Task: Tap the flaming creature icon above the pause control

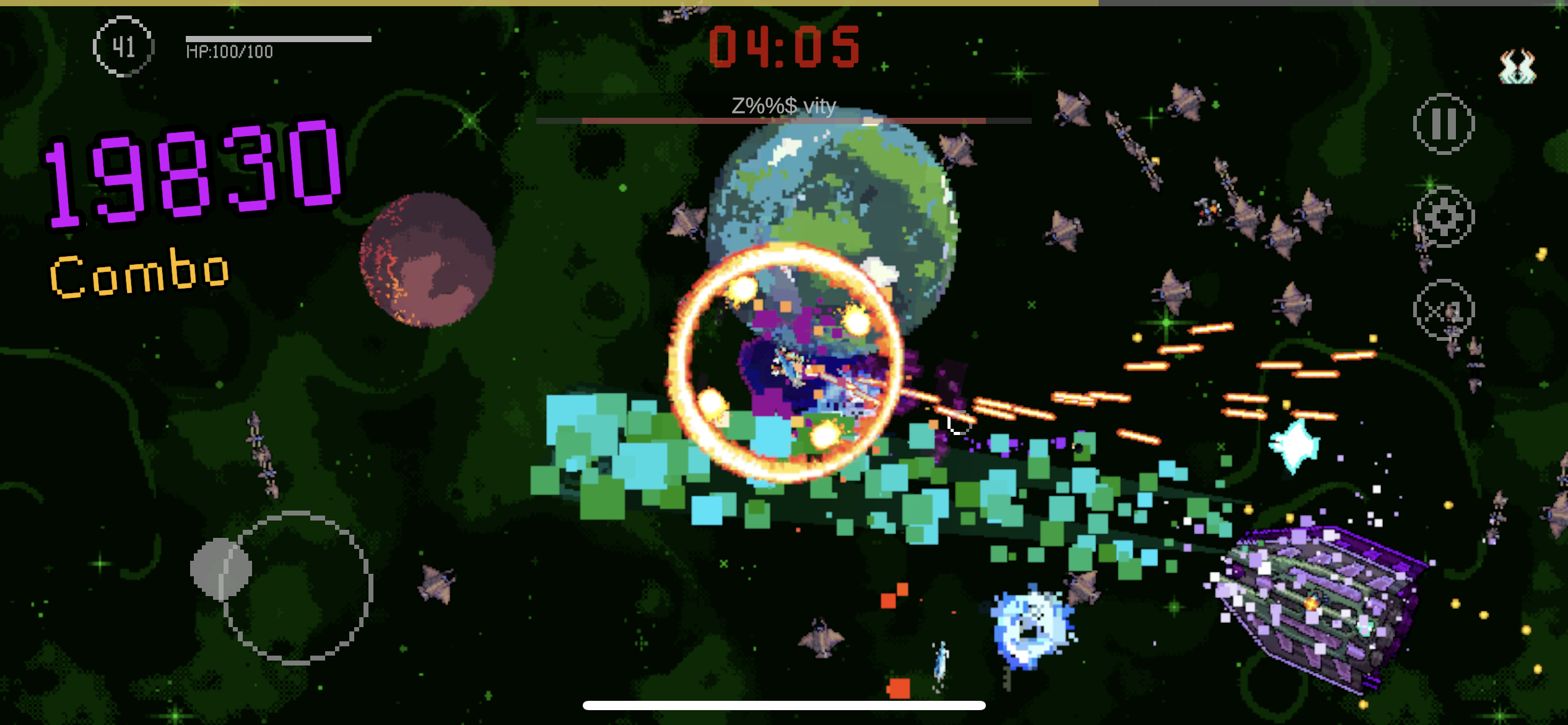Action: tap(1516, 66)
